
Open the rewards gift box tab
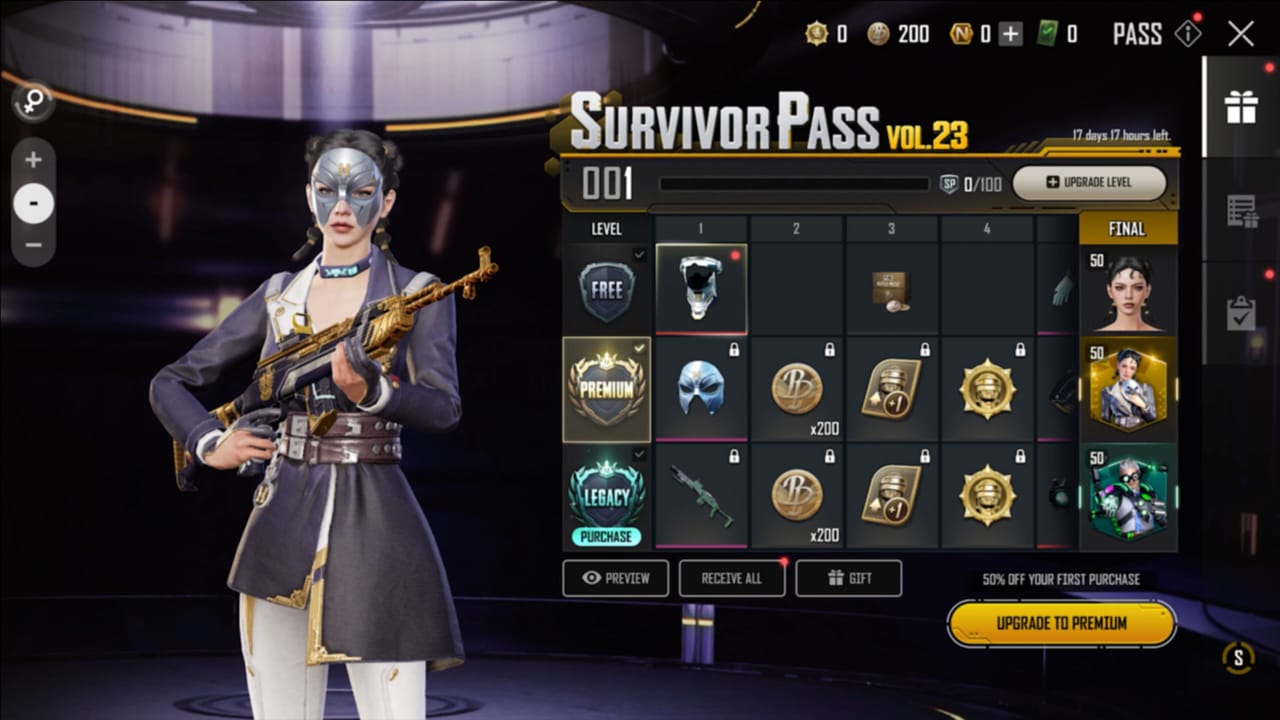click(1241, 108)
